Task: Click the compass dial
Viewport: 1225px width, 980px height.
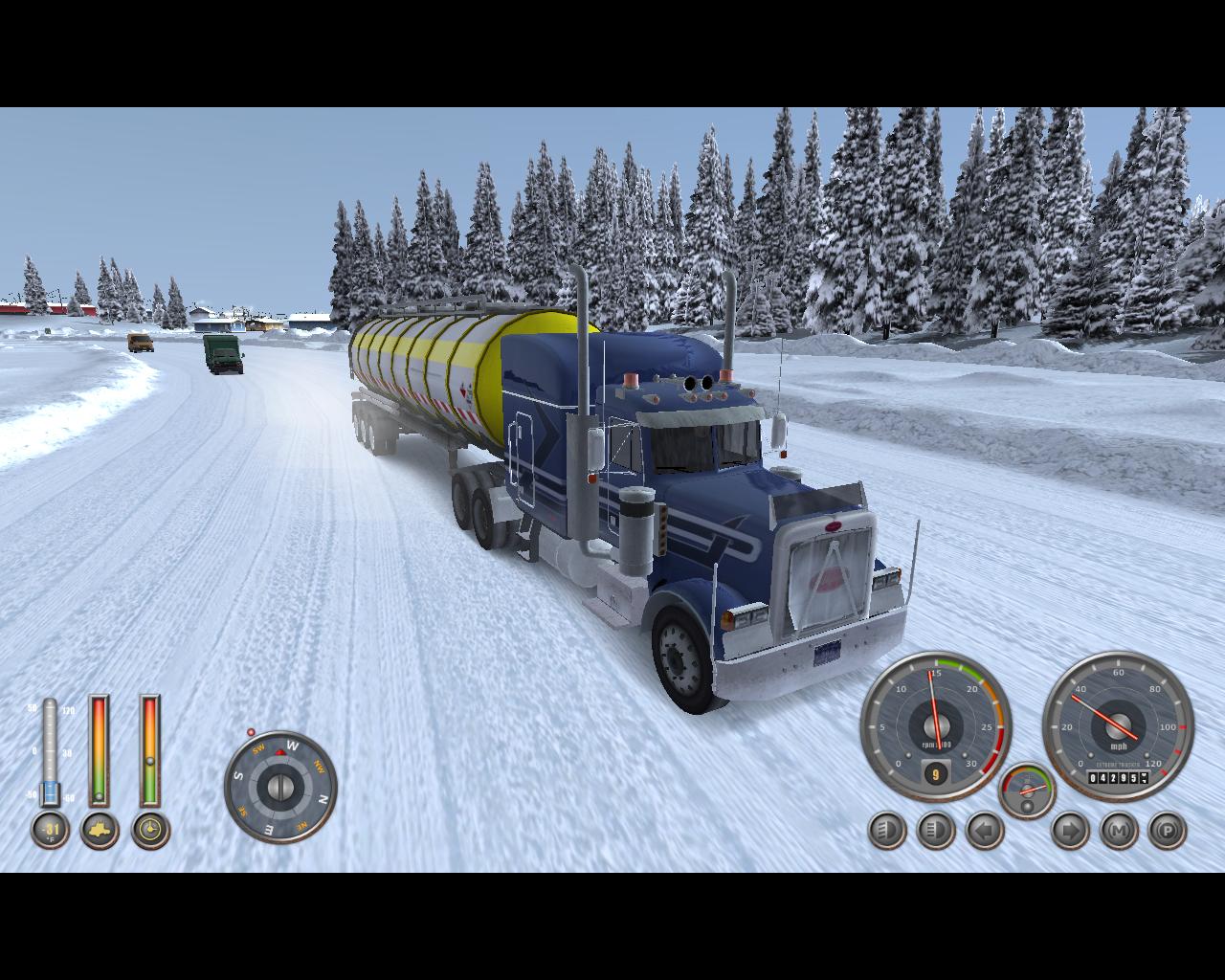Action: pyautogui.click(x=280, y=787)
